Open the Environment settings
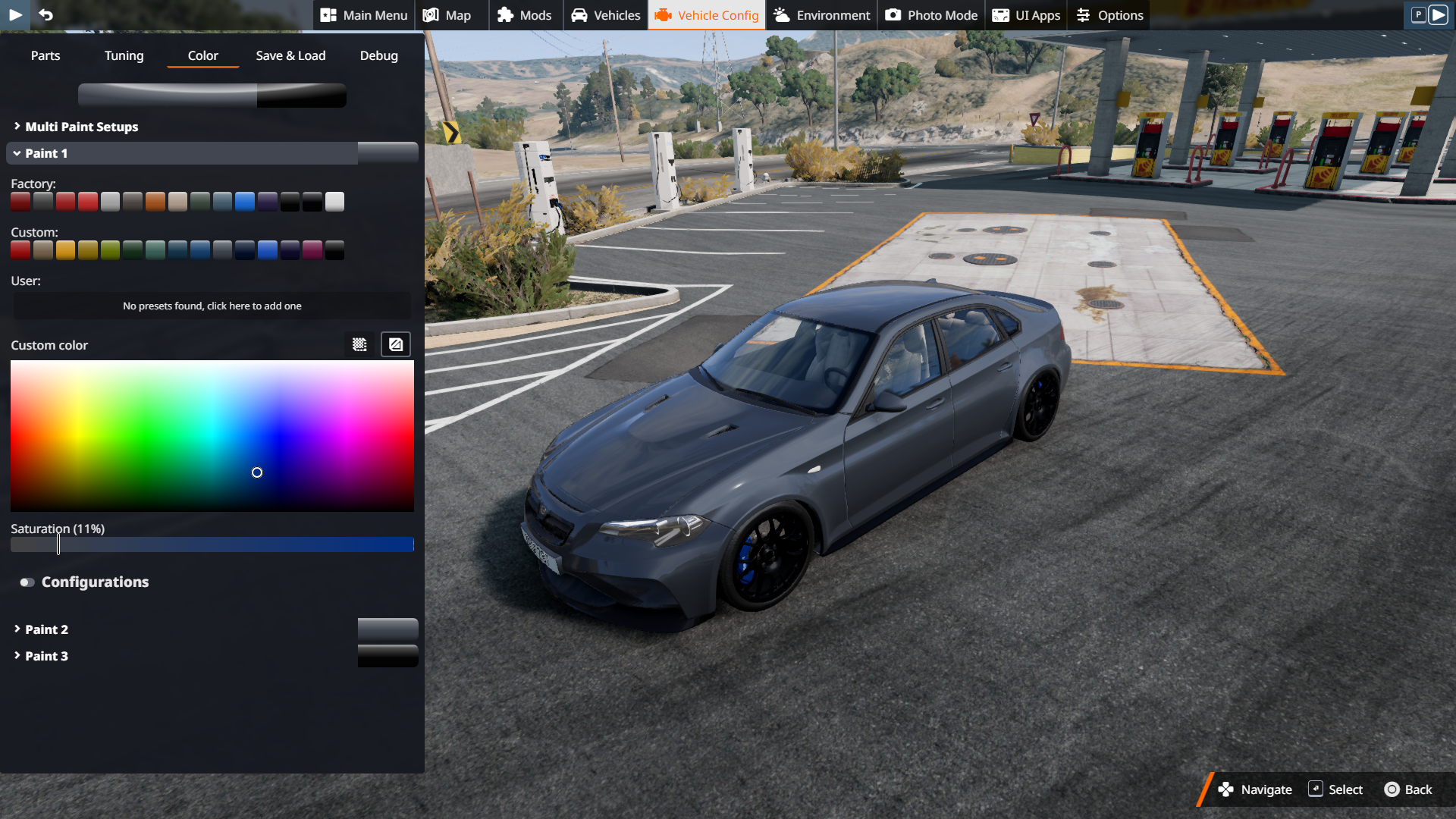The image size is (1456, 819). click(822, 15)
